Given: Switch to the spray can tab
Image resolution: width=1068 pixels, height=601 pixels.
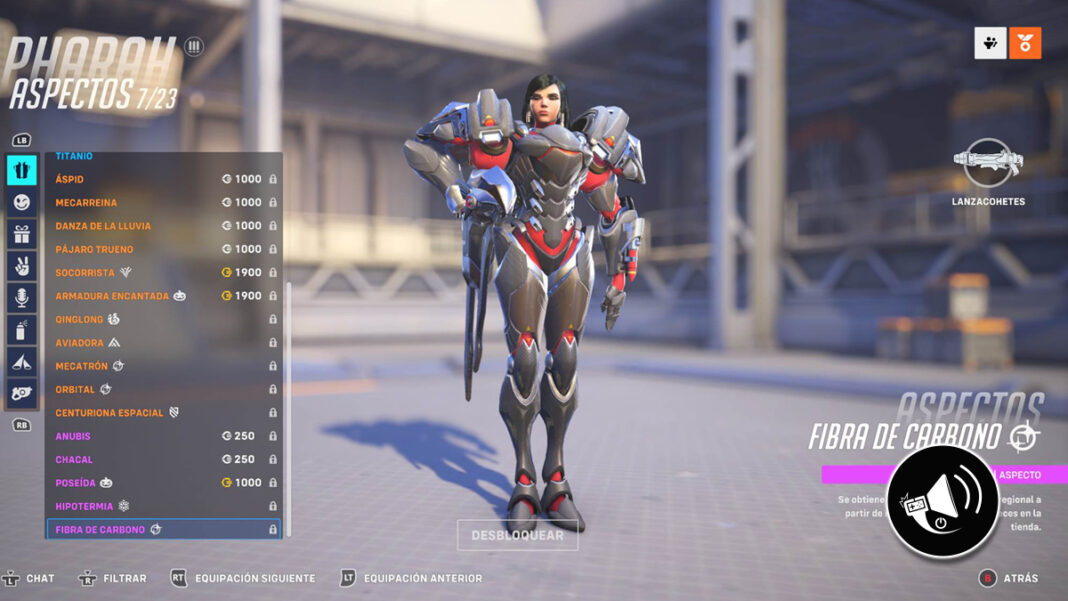Looking at the screenshot, I should [x=22, y=330].
